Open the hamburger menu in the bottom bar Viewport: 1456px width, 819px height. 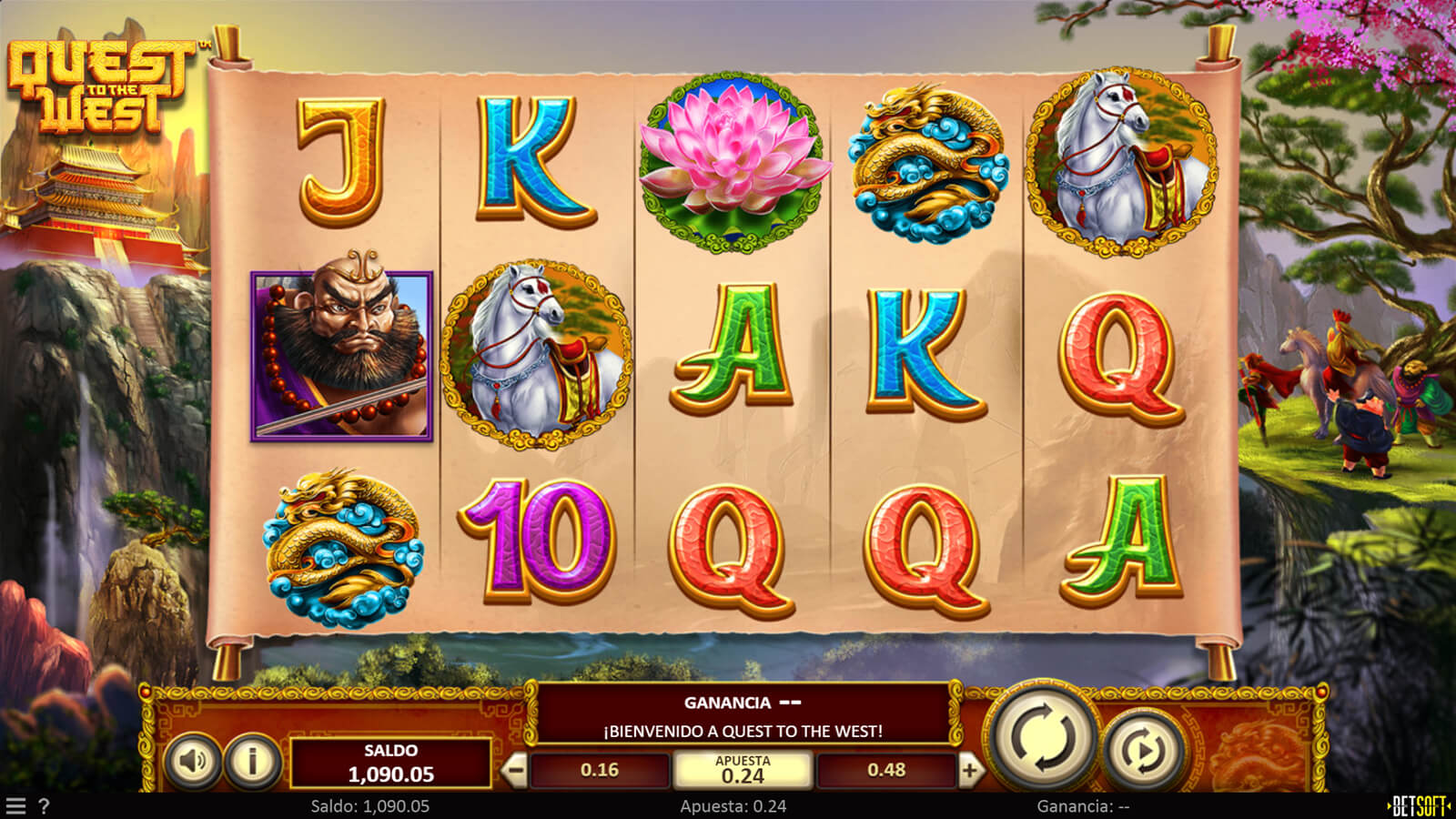click(x=15, y=806)
